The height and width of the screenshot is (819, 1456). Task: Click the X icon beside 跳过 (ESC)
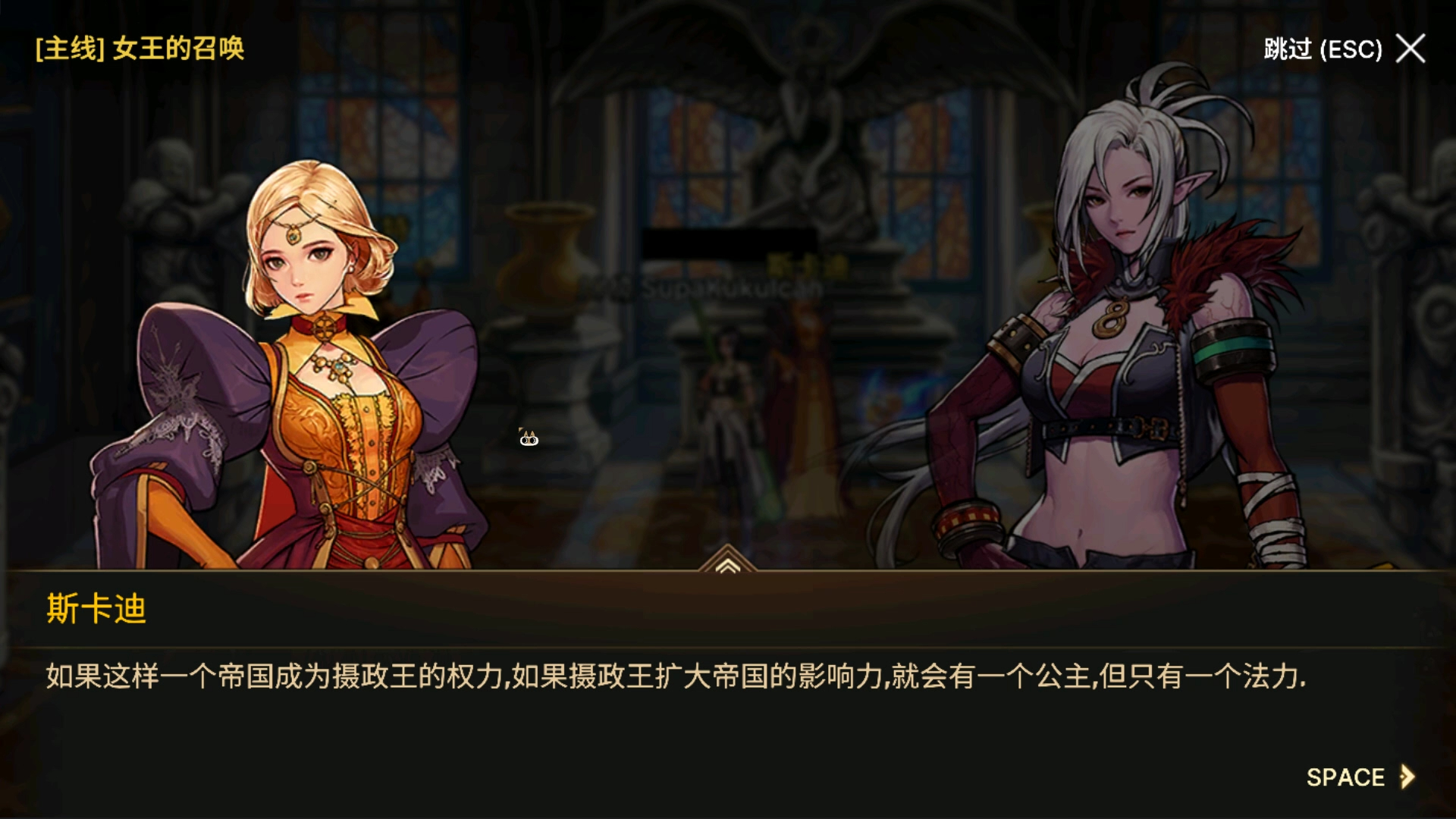point(1410,49)
